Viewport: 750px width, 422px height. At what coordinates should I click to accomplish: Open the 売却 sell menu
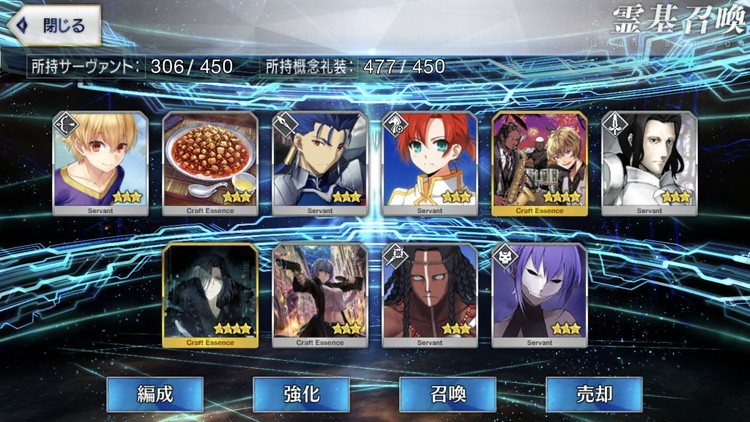[x=594, y=393]
